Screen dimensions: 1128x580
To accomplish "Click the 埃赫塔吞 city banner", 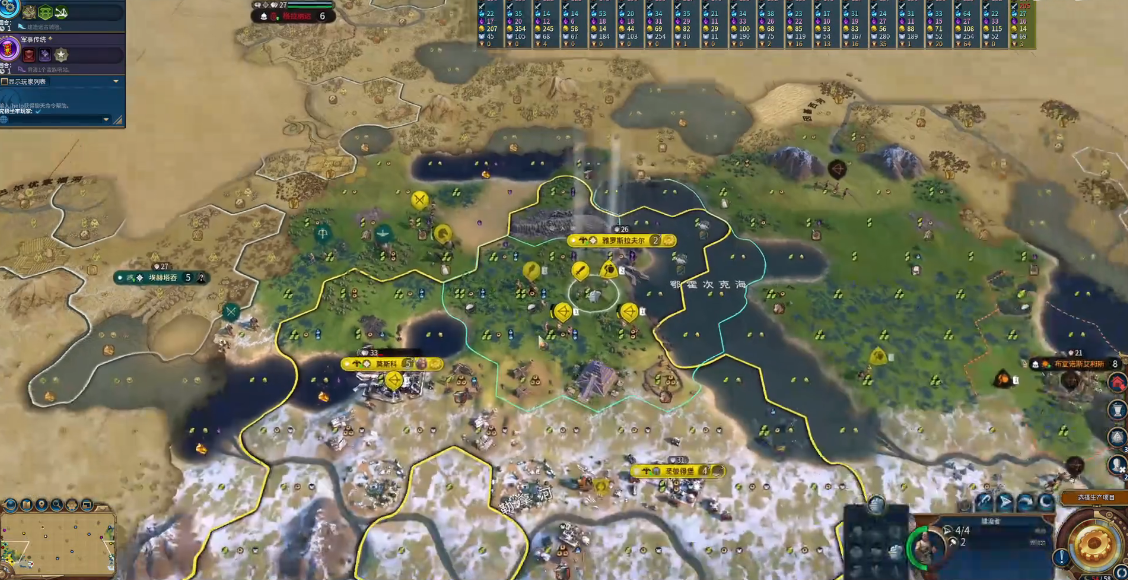I will pyautogui.click(x=161, y=277).
